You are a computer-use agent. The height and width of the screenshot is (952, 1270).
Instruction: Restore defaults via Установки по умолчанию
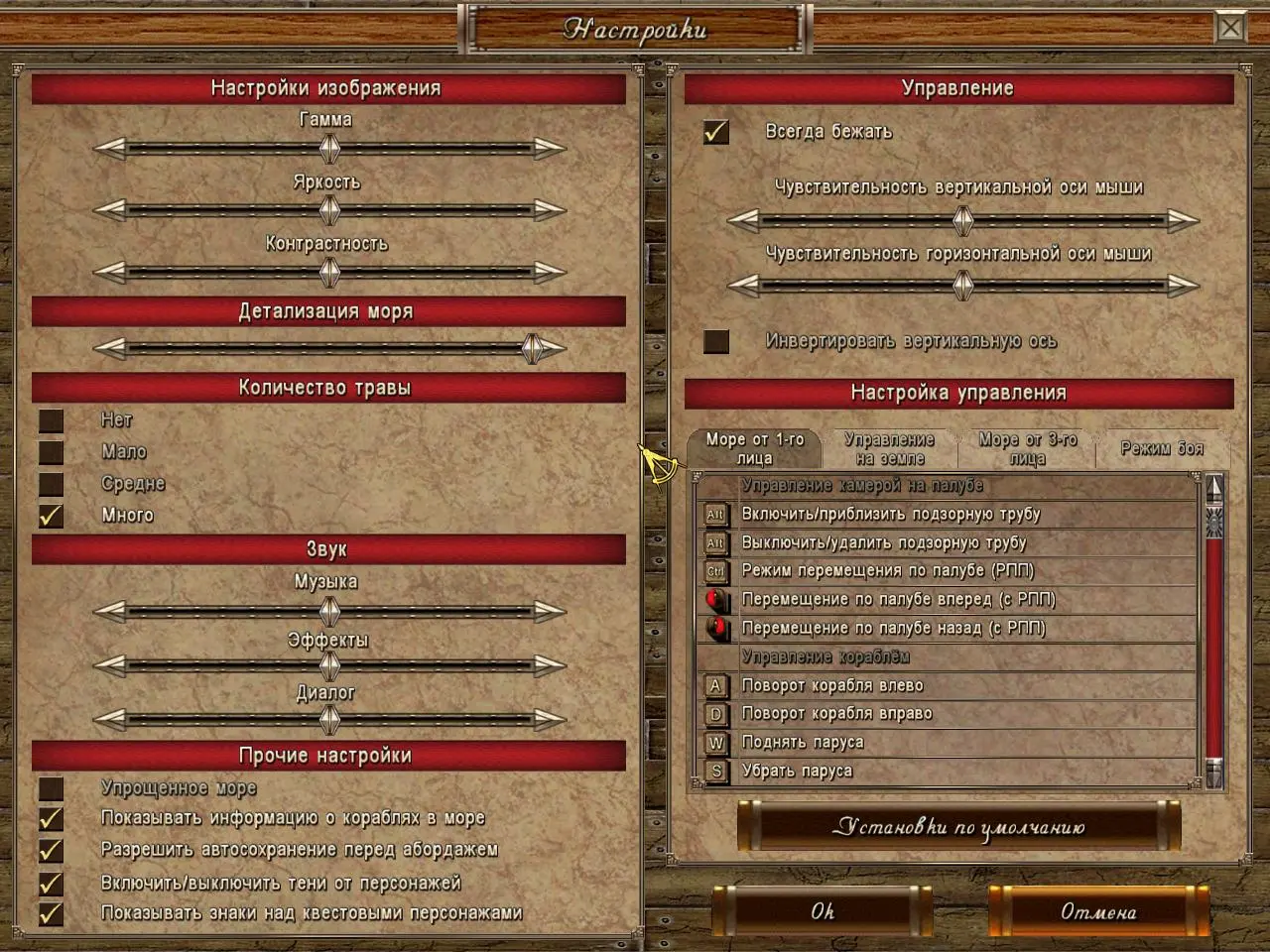tap(958, 827)
